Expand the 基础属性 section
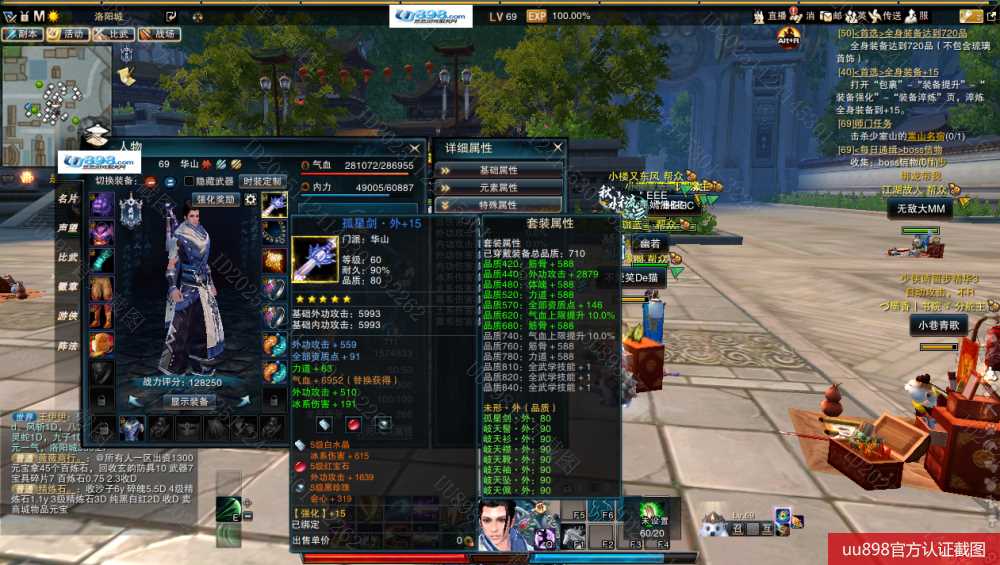Image resolution: width=1000 pixels, height=565 pixels. click(x=499, y=170)
